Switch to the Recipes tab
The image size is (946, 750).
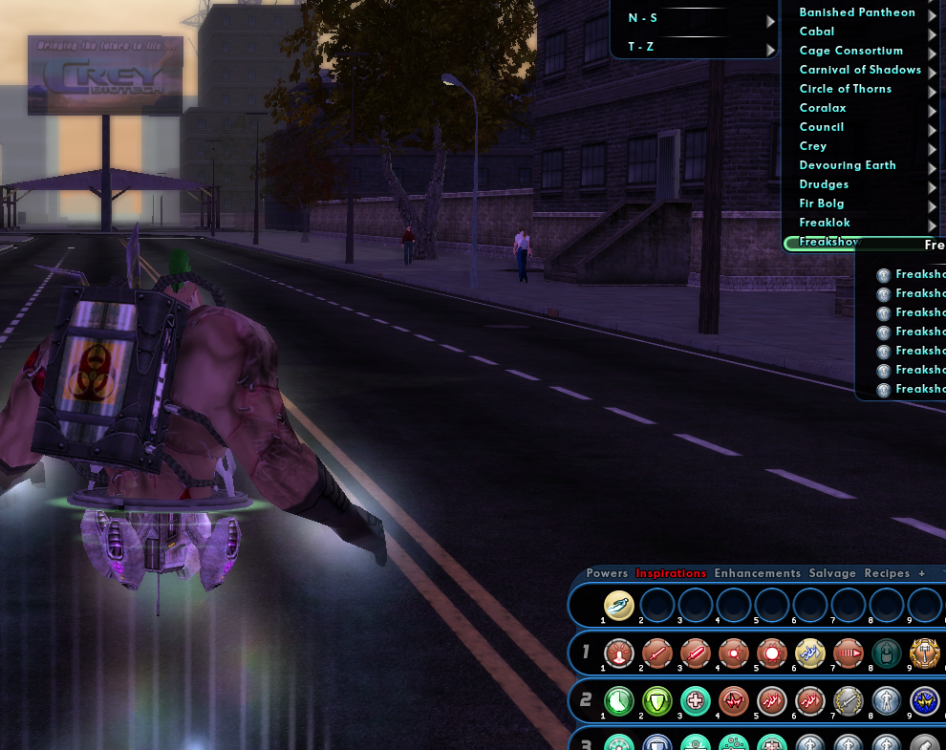887,573
